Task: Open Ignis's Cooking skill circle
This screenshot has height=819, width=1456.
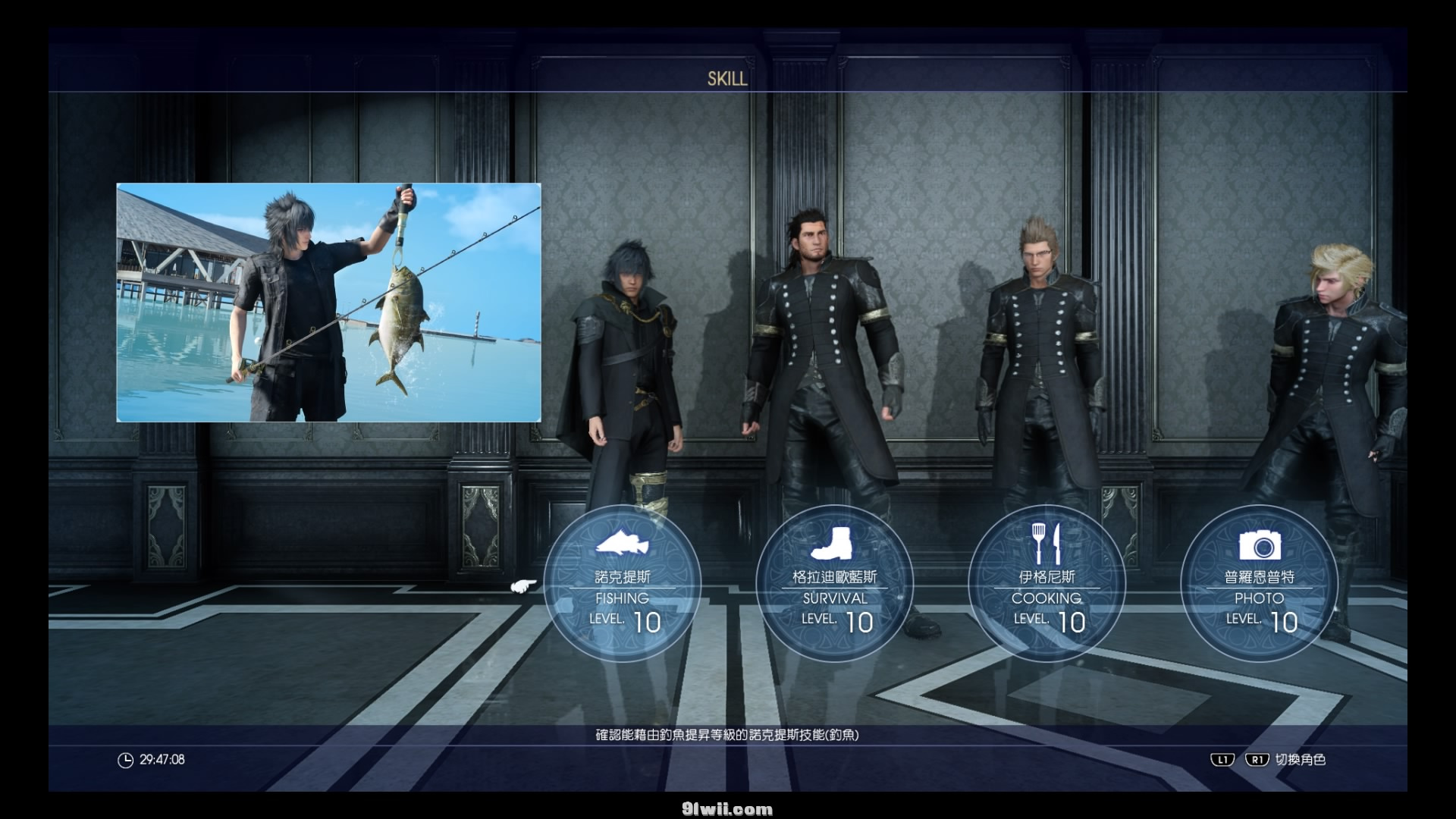Action: click(1046, 584)
